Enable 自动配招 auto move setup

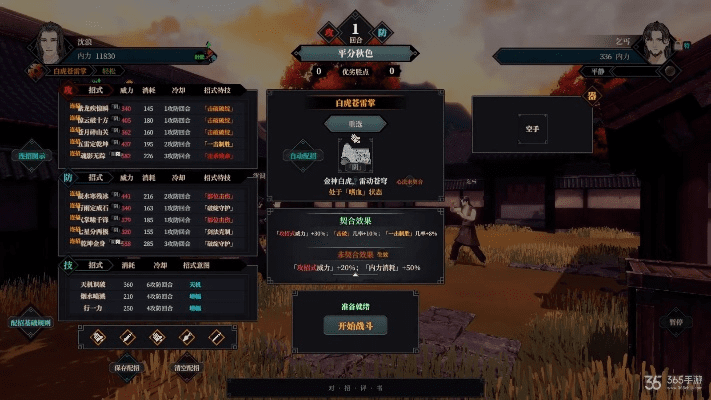coord(302,156)
